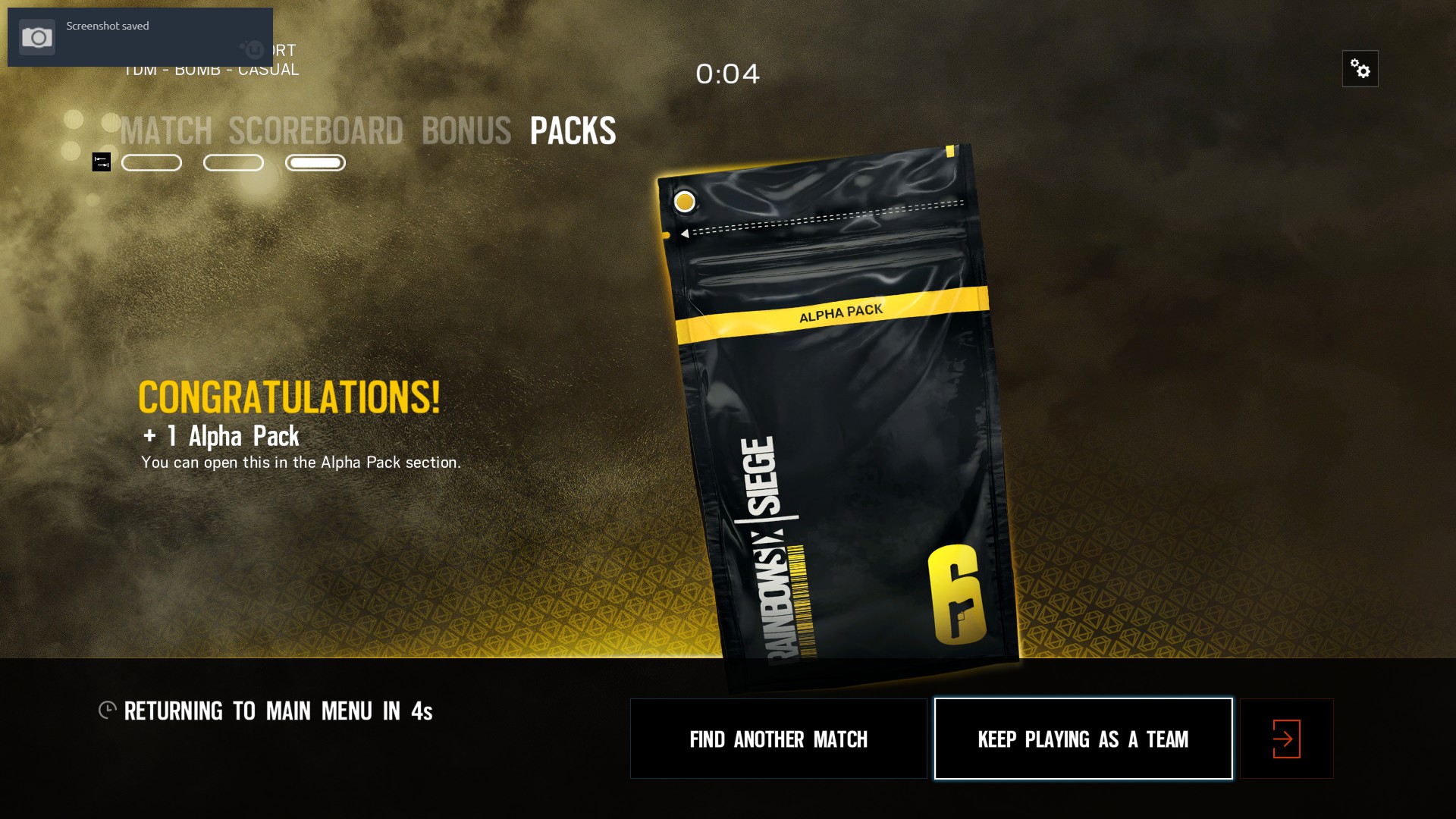Stay on the PACKS tab

tap(573, 130)
